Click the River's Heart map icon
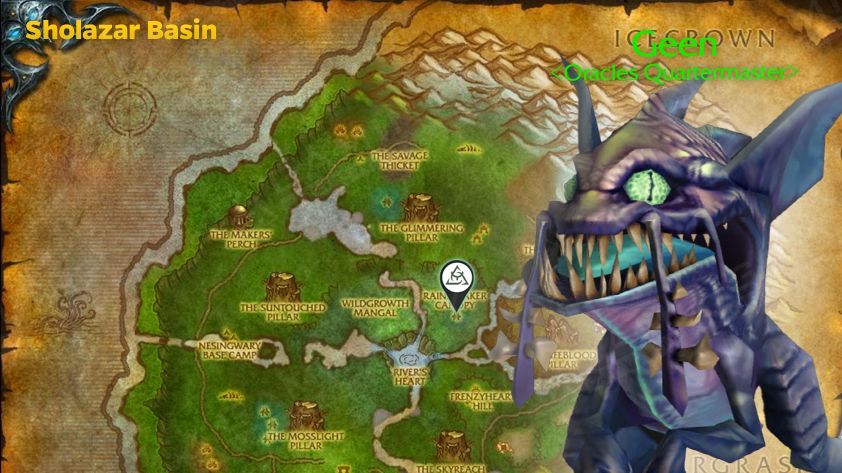Image resolution: width=842 pixels, height=473 pixels. coord(408,357)
